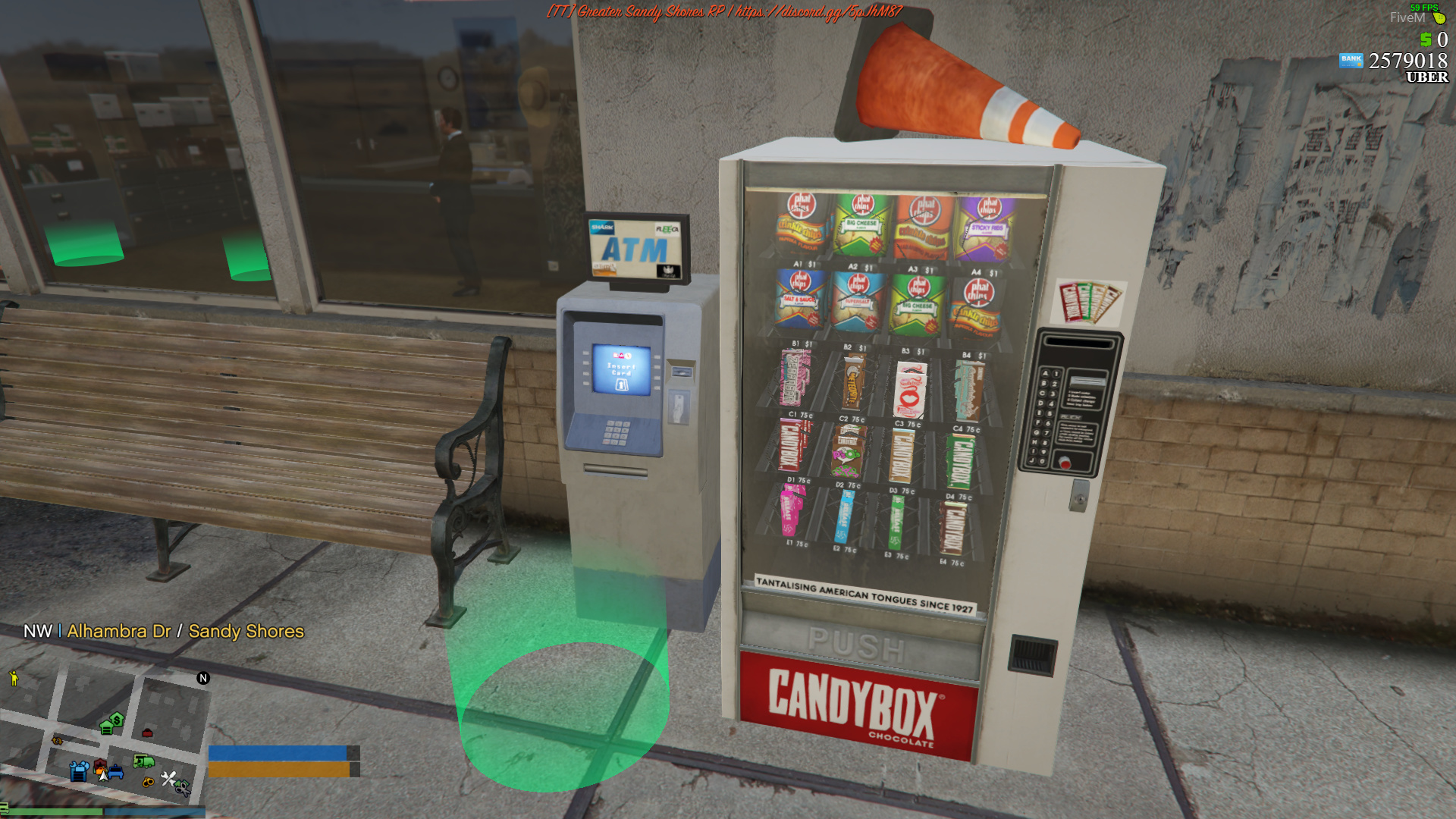Select the yellow hitchhiker icon on the minimap

pos(14,678)
